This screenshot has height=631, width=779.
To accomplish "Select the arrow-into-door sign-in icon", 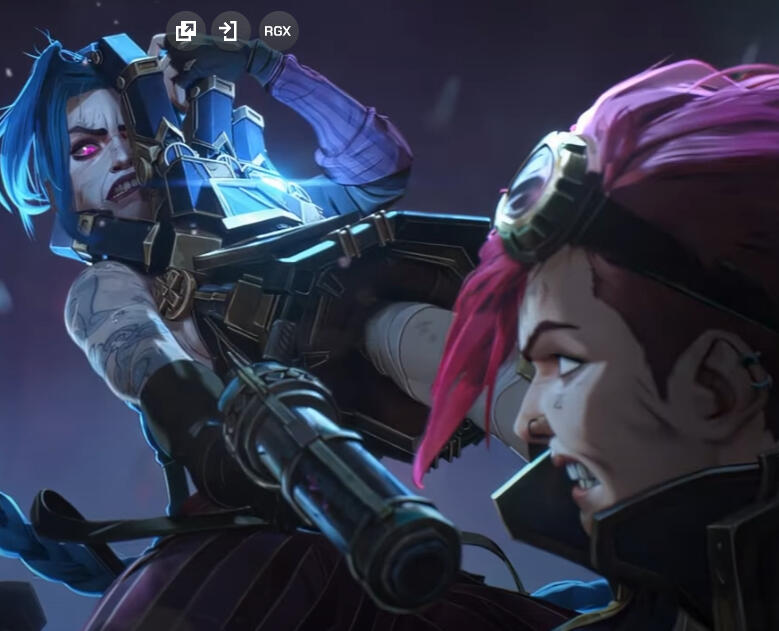I will [231, 31].
